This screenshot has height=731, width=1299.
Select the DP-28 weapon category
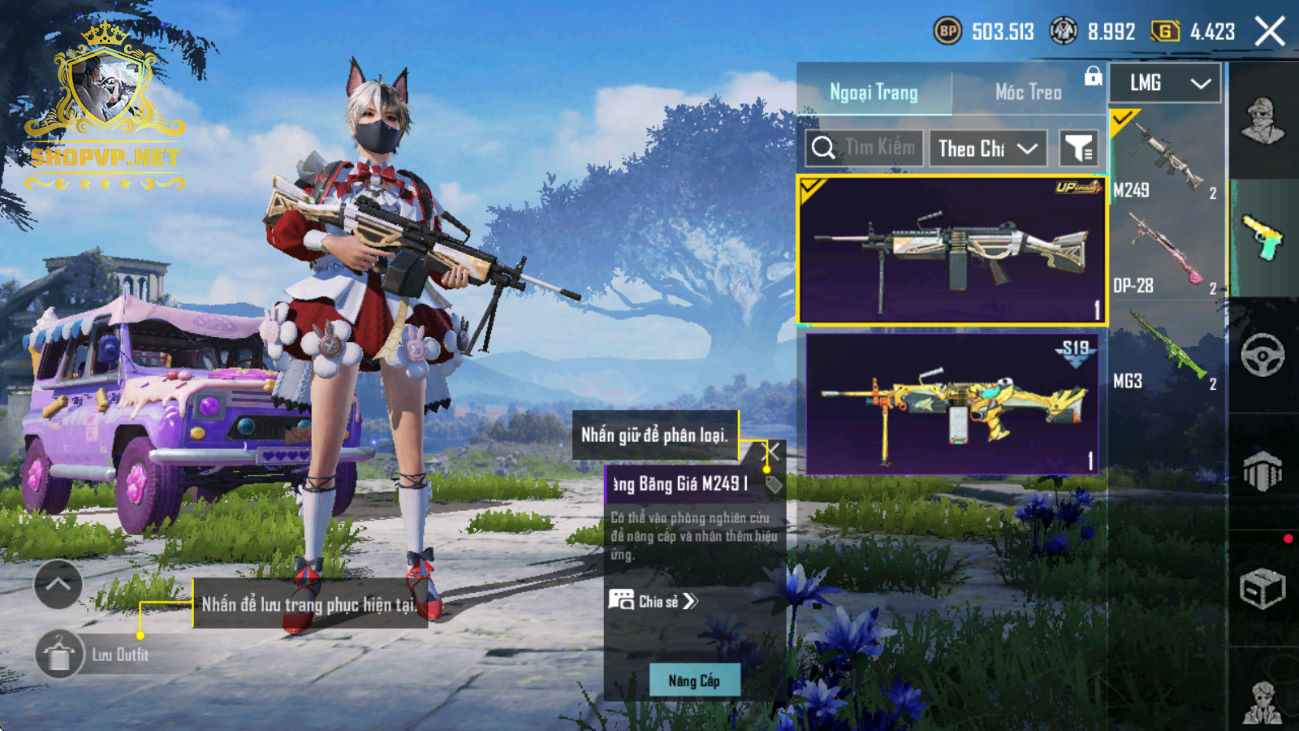1166,254
